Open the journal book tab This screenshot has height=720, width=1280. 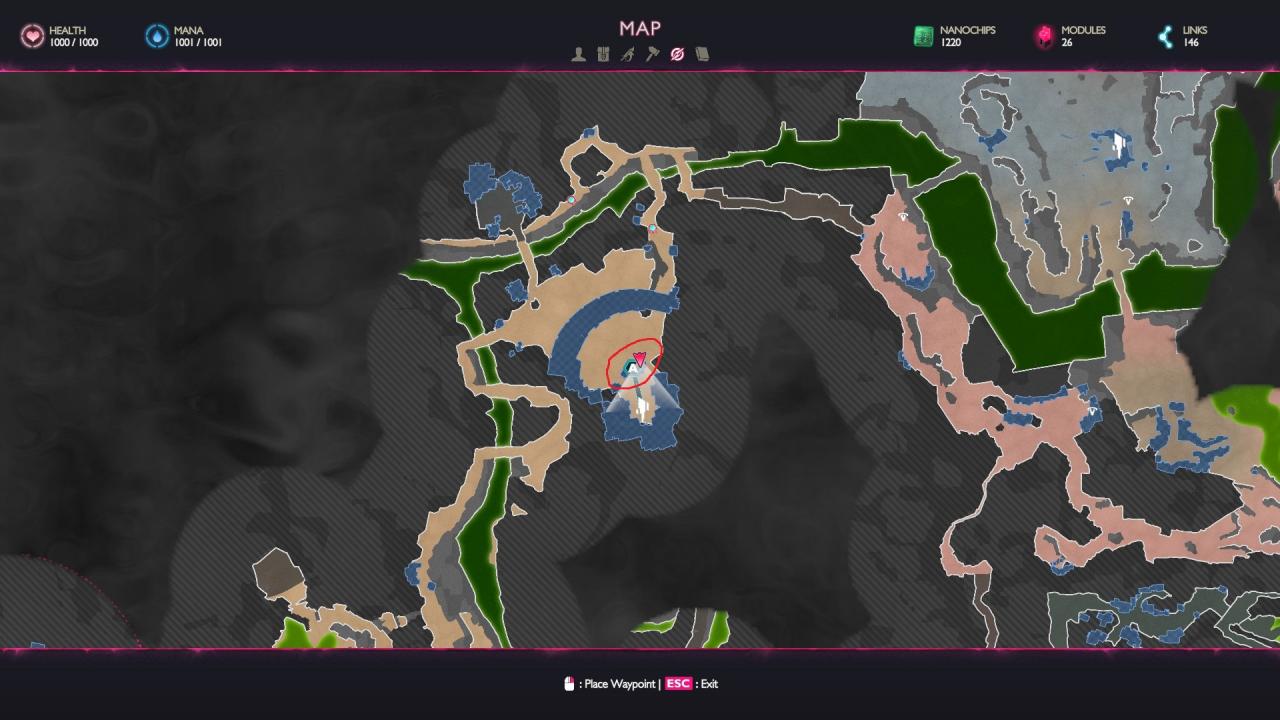702,54
